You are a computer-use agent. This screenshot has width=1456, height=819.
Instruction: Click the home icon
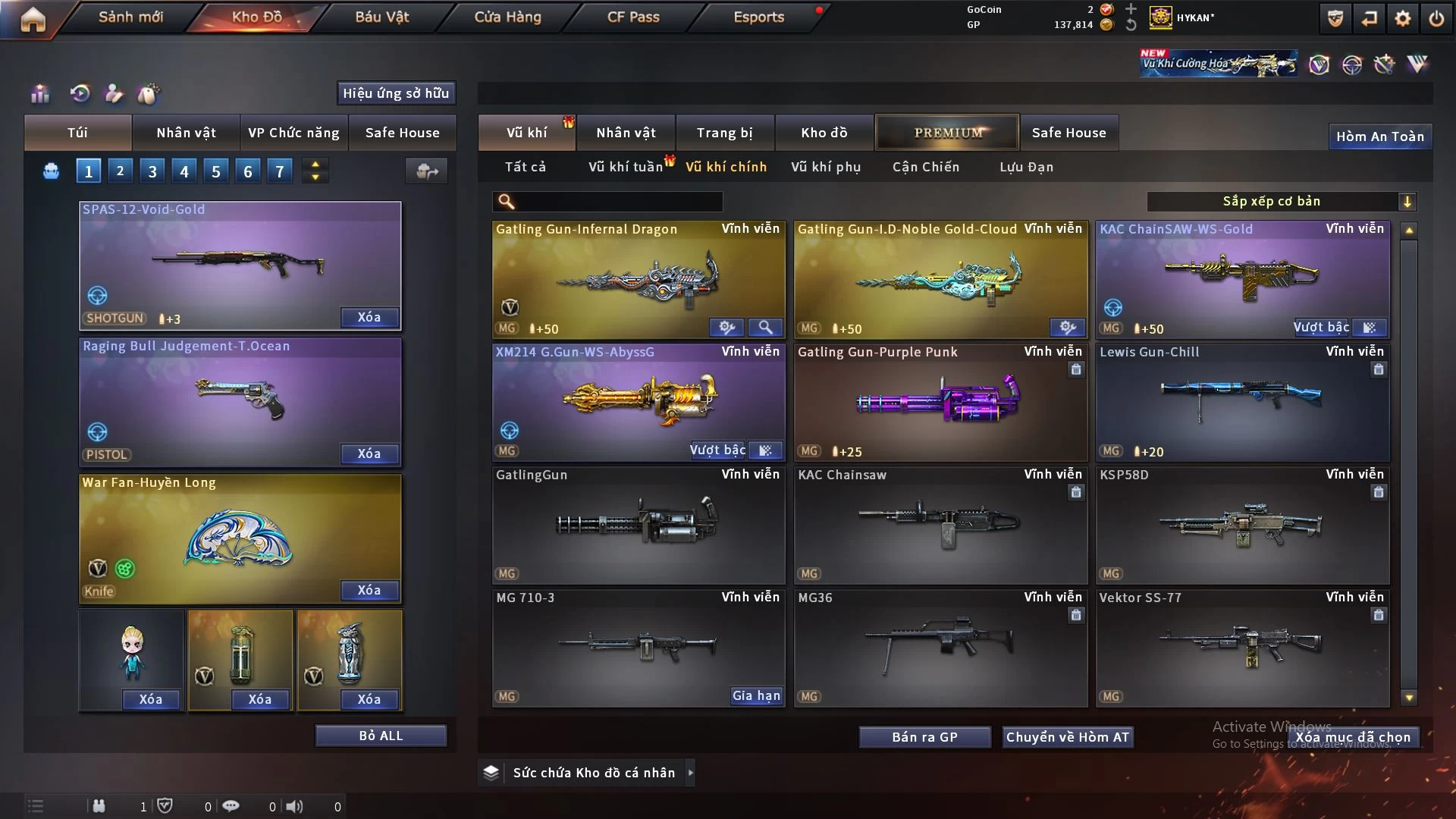33,19
